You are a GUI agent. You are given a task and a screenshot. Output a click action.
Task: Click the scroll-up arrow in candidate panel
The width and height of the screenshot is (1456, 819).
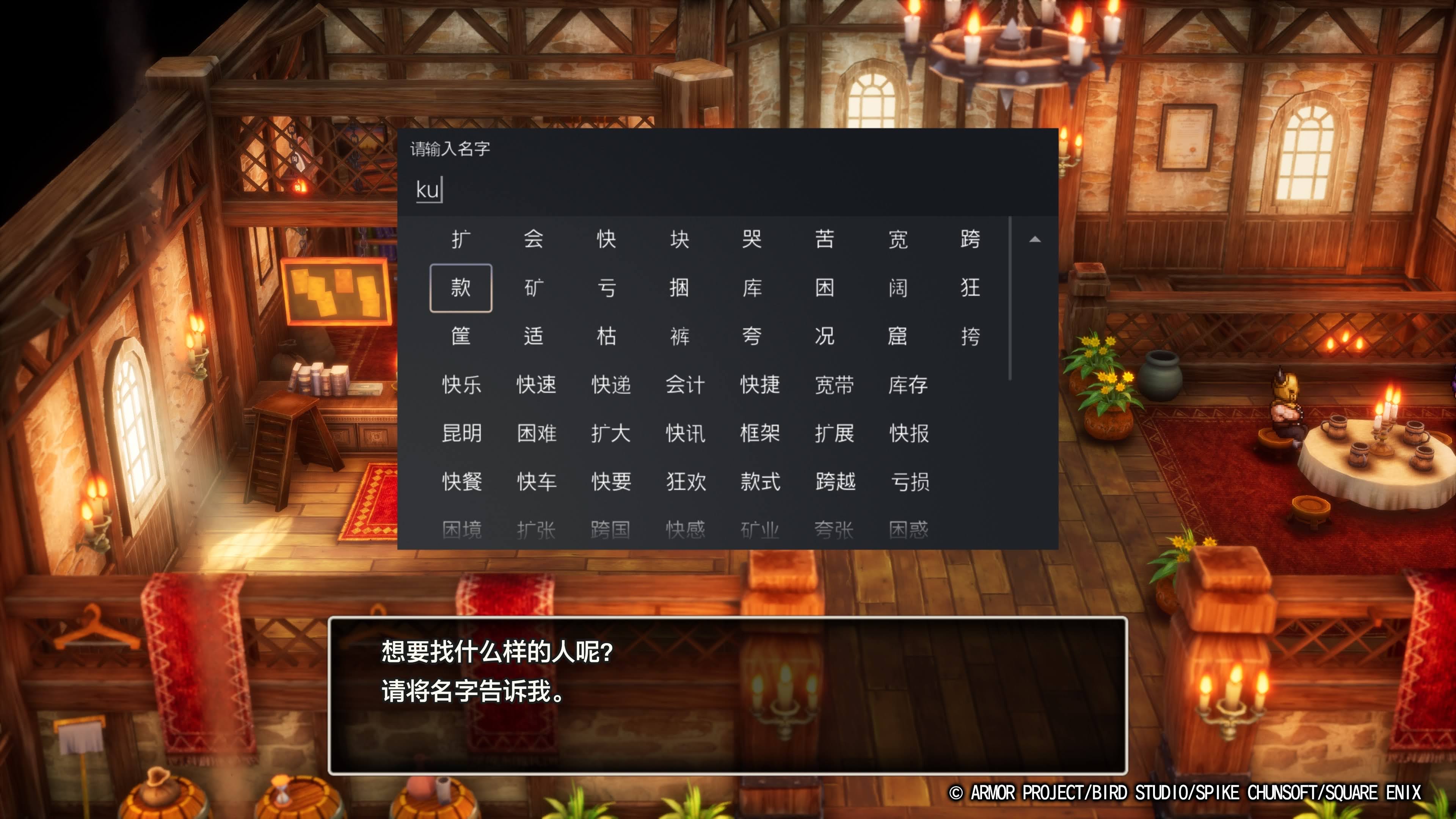[x=1035, y=240]
